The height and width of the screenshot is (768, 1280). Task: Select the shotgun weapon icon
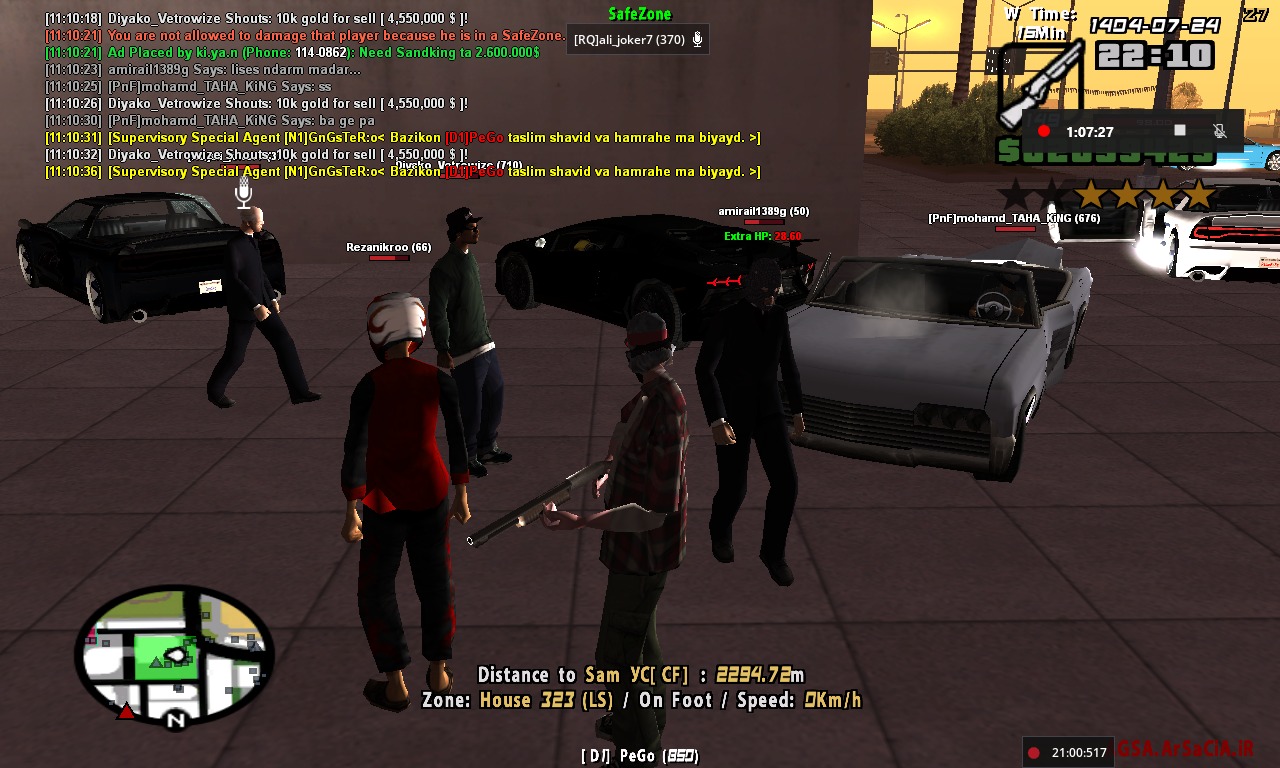(1041, 88)
